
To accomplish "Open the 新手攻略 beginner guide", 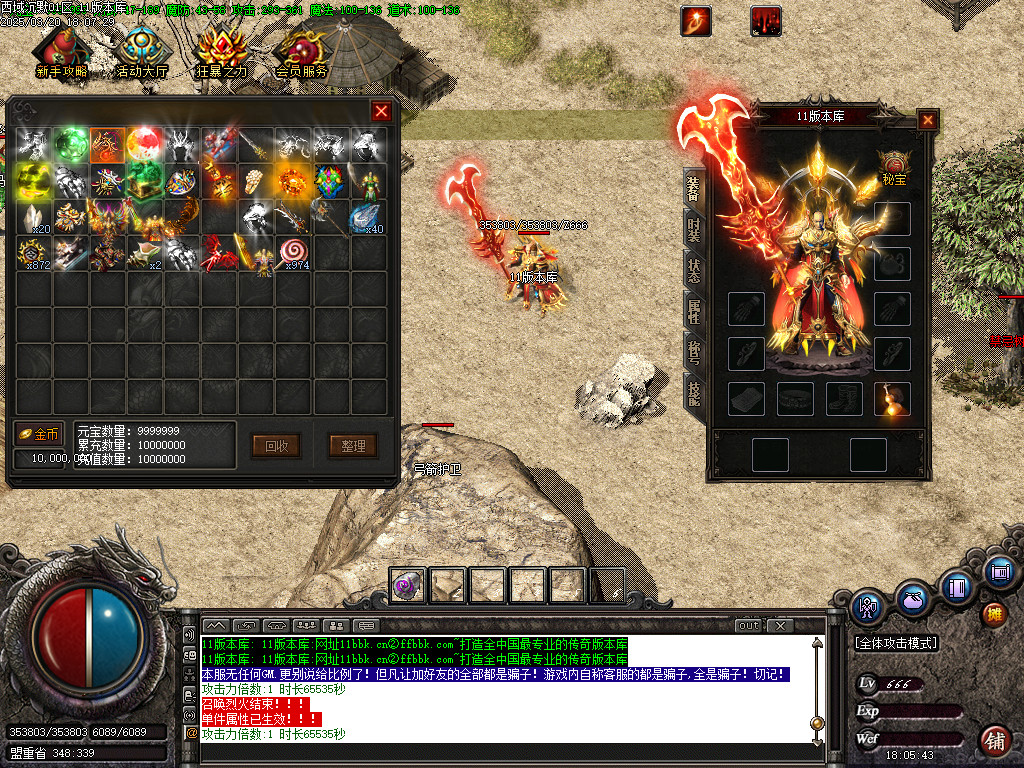I will pos(61,53).
